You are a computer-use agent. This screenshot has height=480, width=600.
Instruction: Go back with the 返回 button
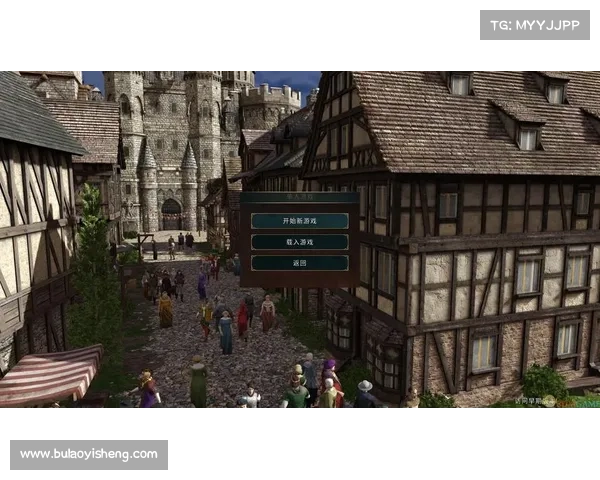click(x=299, y=262)
